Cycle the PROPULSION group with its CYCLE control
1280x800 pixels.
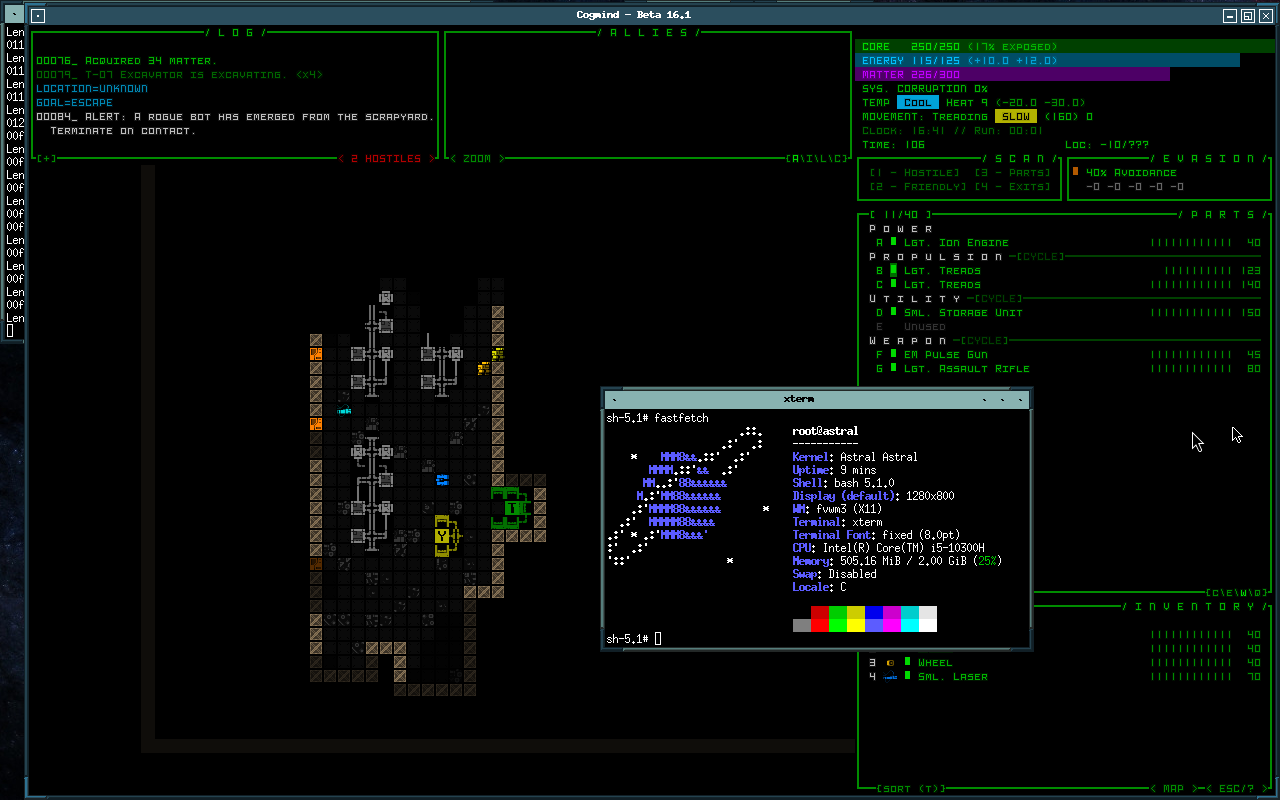1040,256
